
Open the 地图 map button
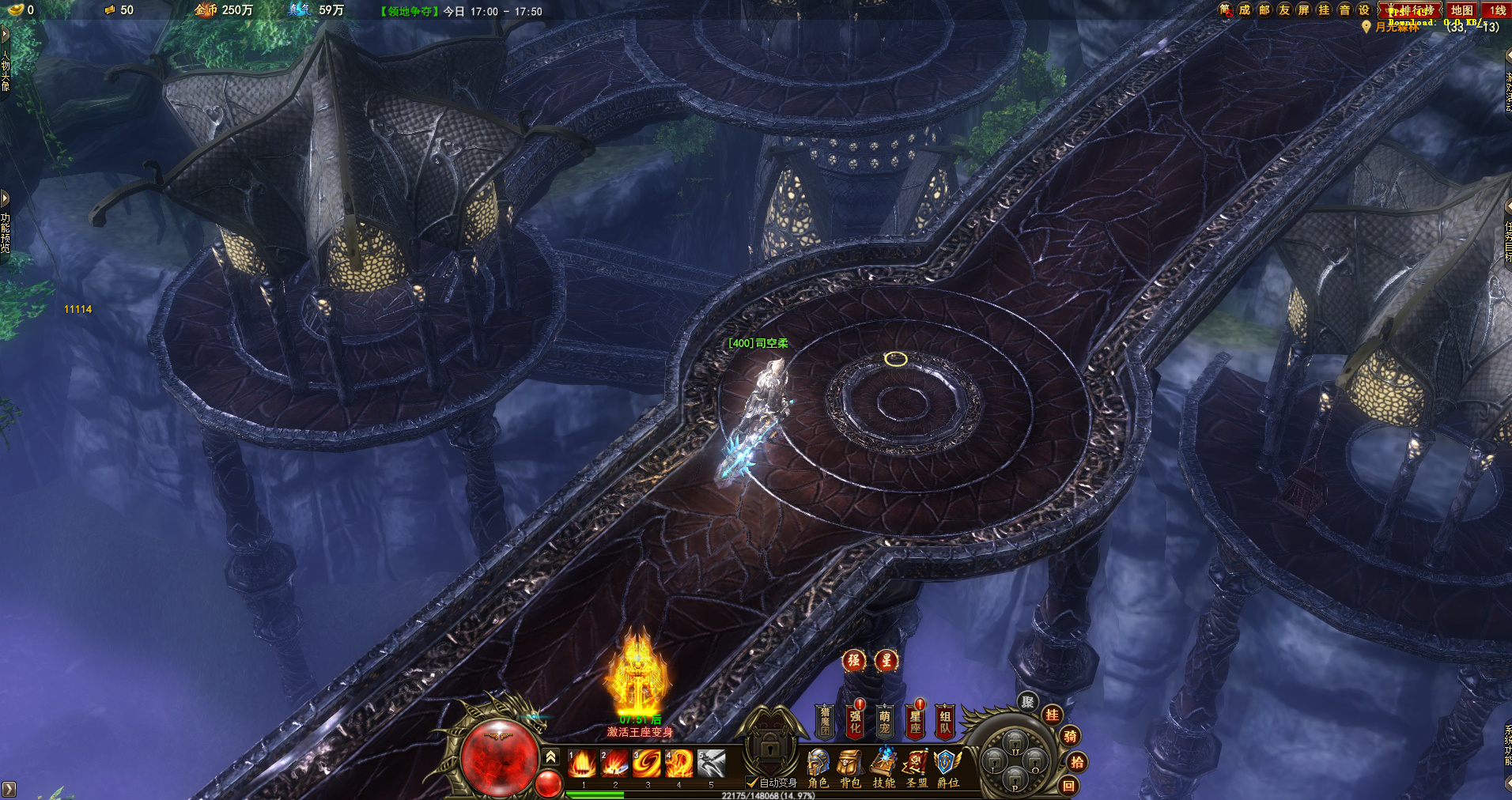click(1461, 10)
